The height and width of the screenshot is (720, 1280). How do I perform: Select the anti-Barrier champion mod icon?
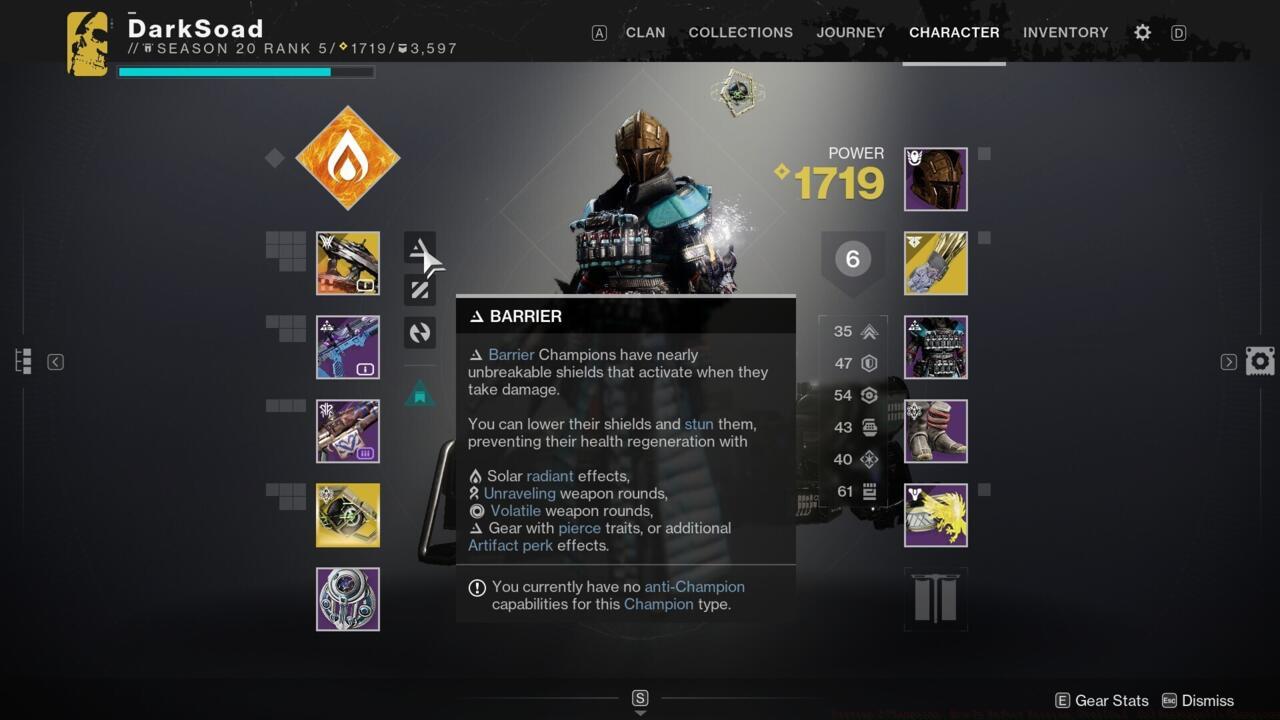click(x=420, y=248)
